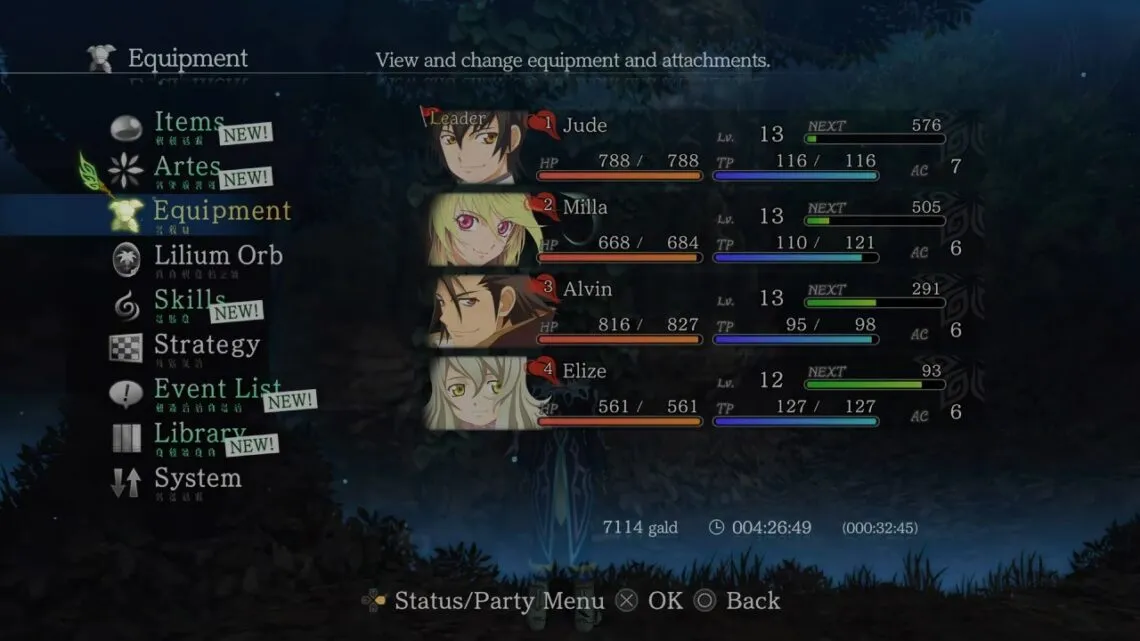Select the Artes menu entry
Image resolution: width=1140 pixels, height=641 pixels.
click(x=187, y=167)
